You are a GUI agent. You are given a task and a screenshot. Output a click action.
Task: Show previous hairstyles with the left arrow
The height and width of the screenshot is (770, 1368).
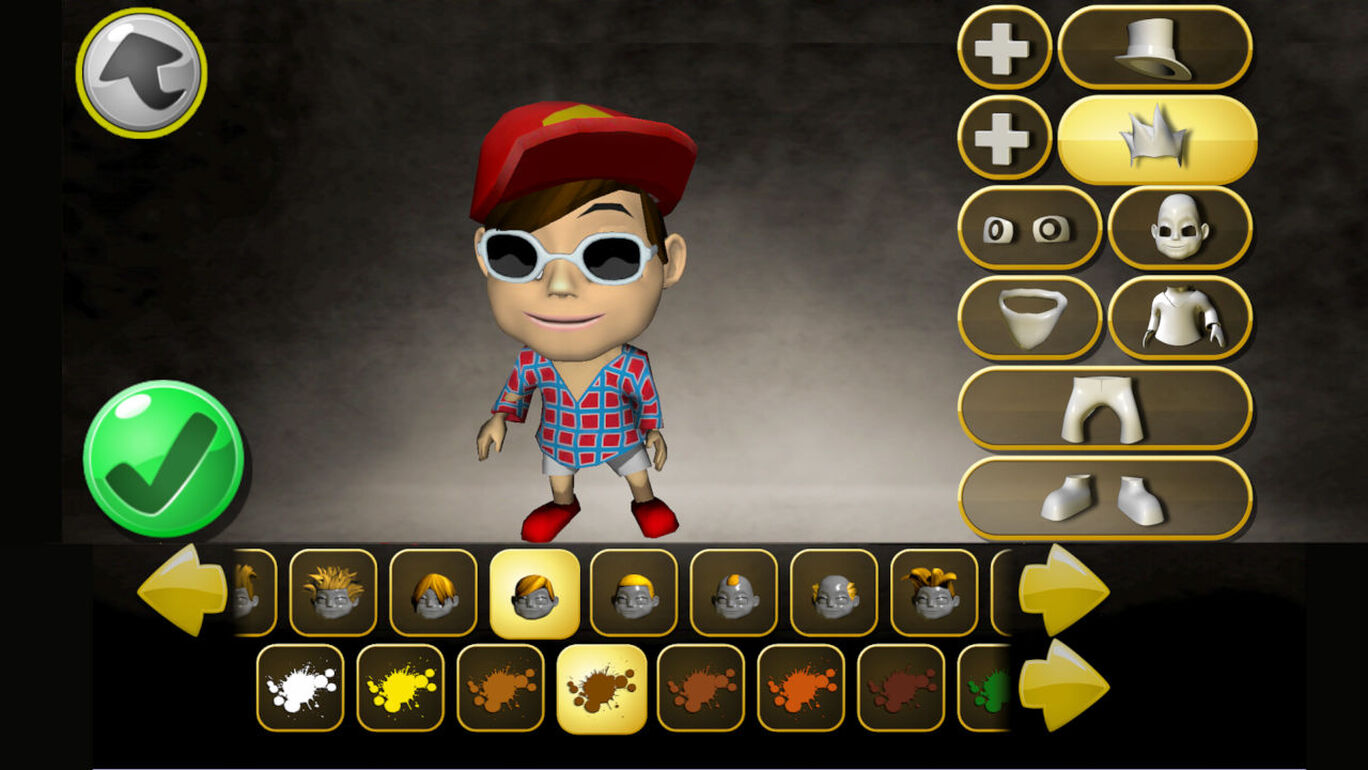tap(182, 590)
